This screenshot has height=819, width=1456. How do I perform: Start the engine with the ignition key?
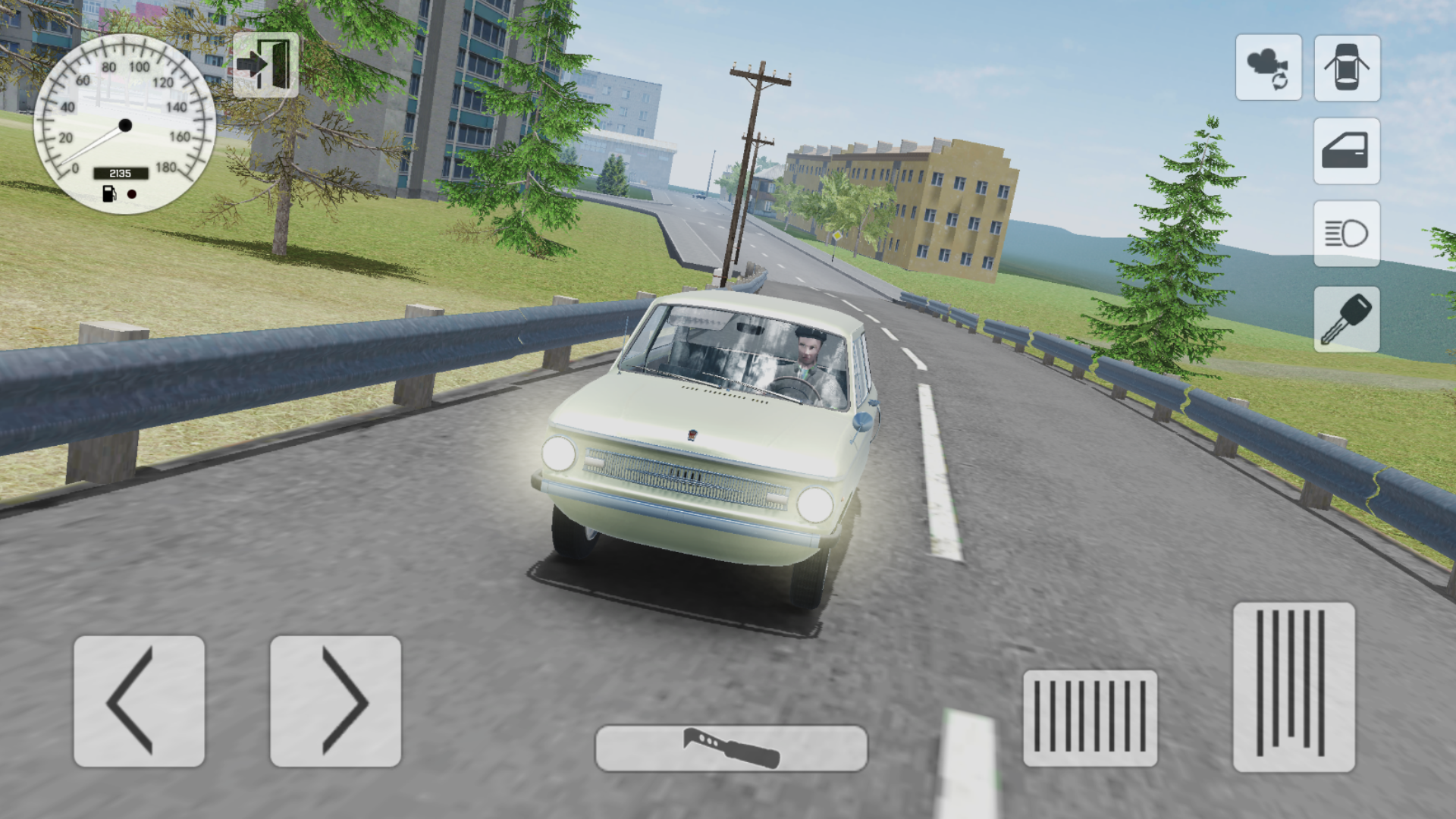click(1346, 318)
